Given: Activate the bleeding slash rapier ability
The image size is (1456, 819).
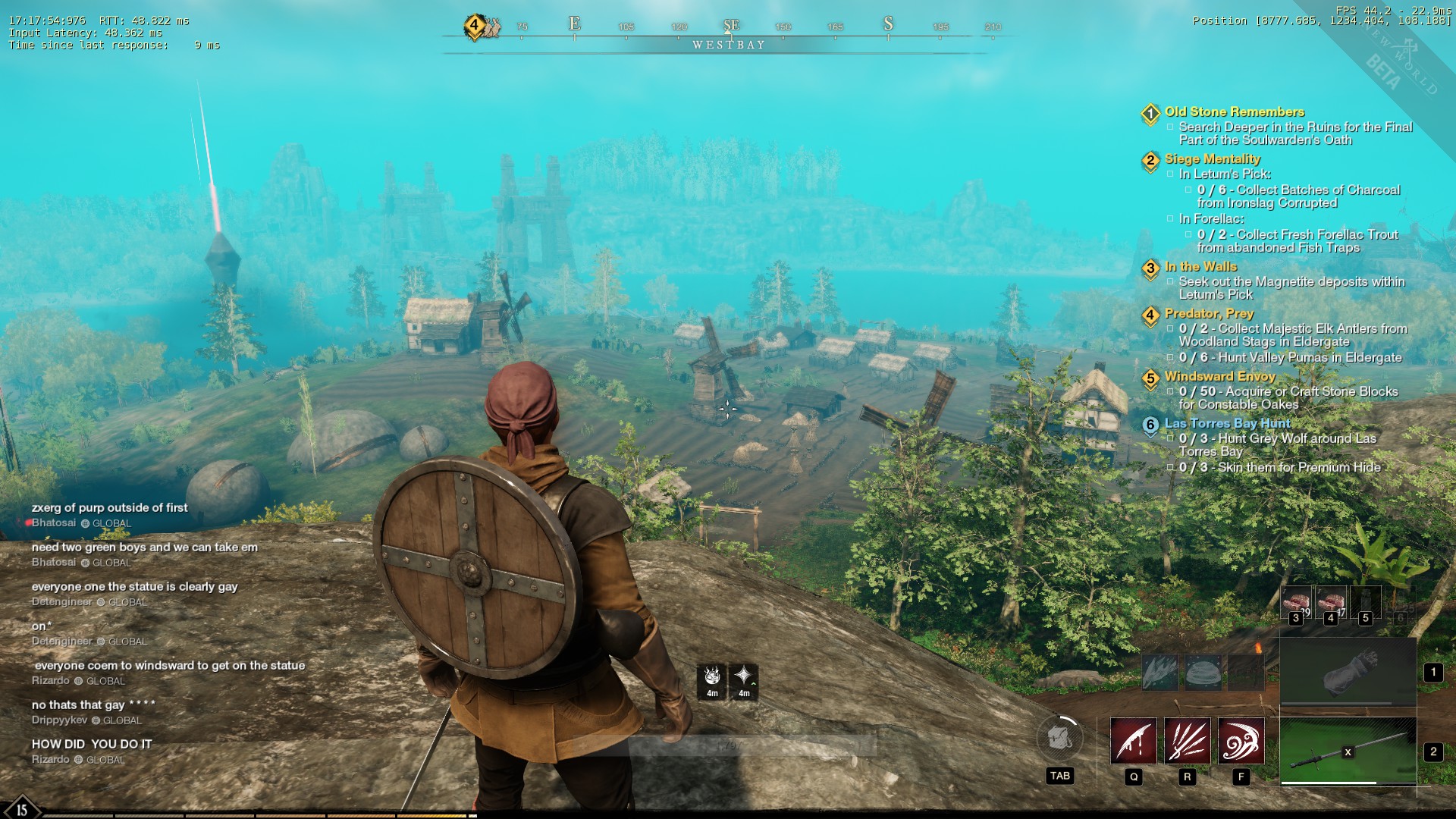Looking at the screenshot, I should tap(1133, 741).
